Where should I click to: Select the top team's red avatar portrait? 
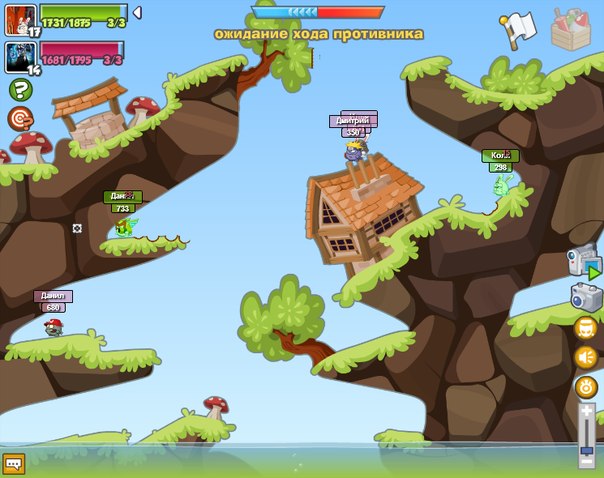point(20,19)
